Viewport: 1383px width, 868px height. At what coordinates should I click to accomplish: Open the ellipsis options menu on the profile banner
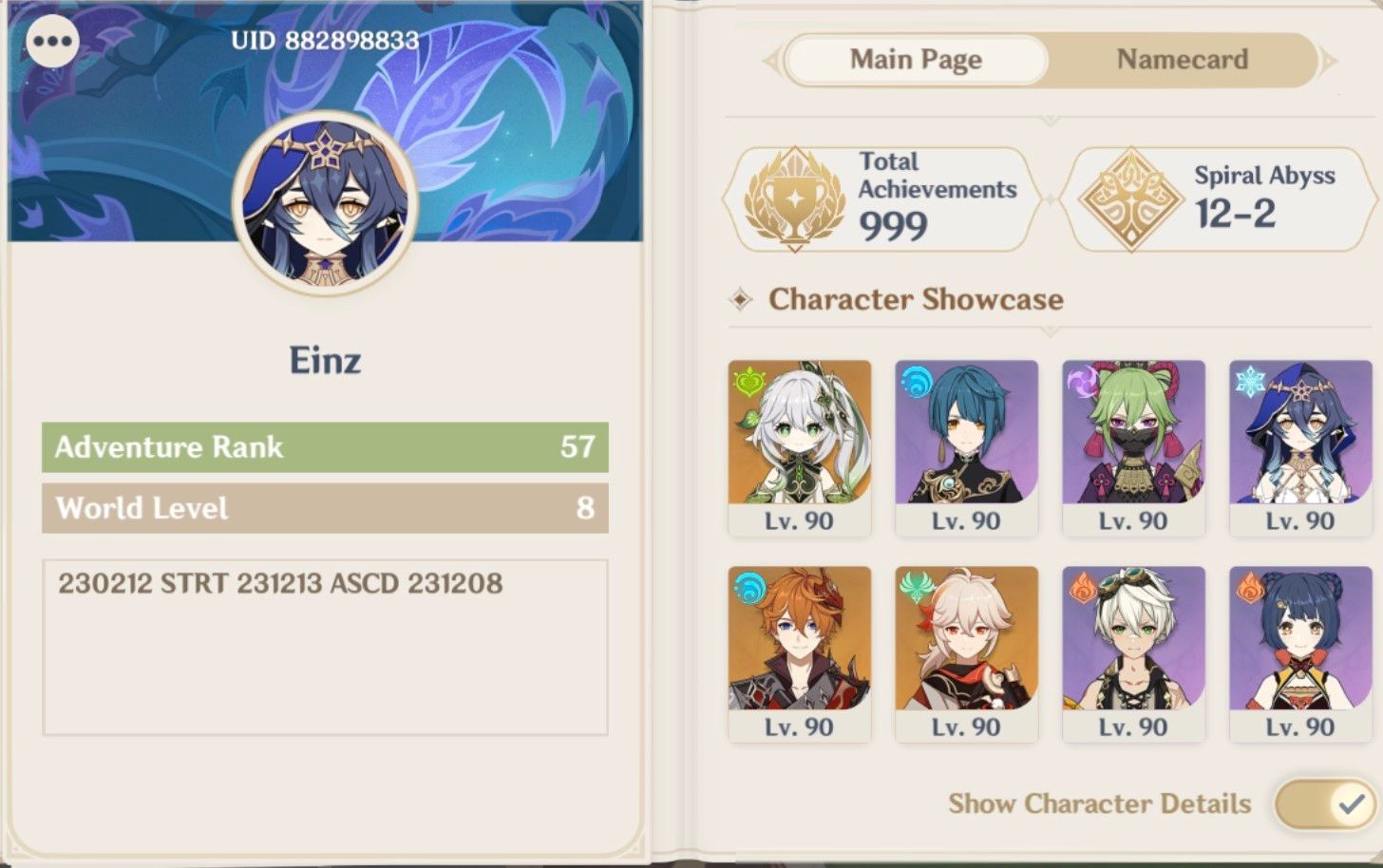[52, 41]
